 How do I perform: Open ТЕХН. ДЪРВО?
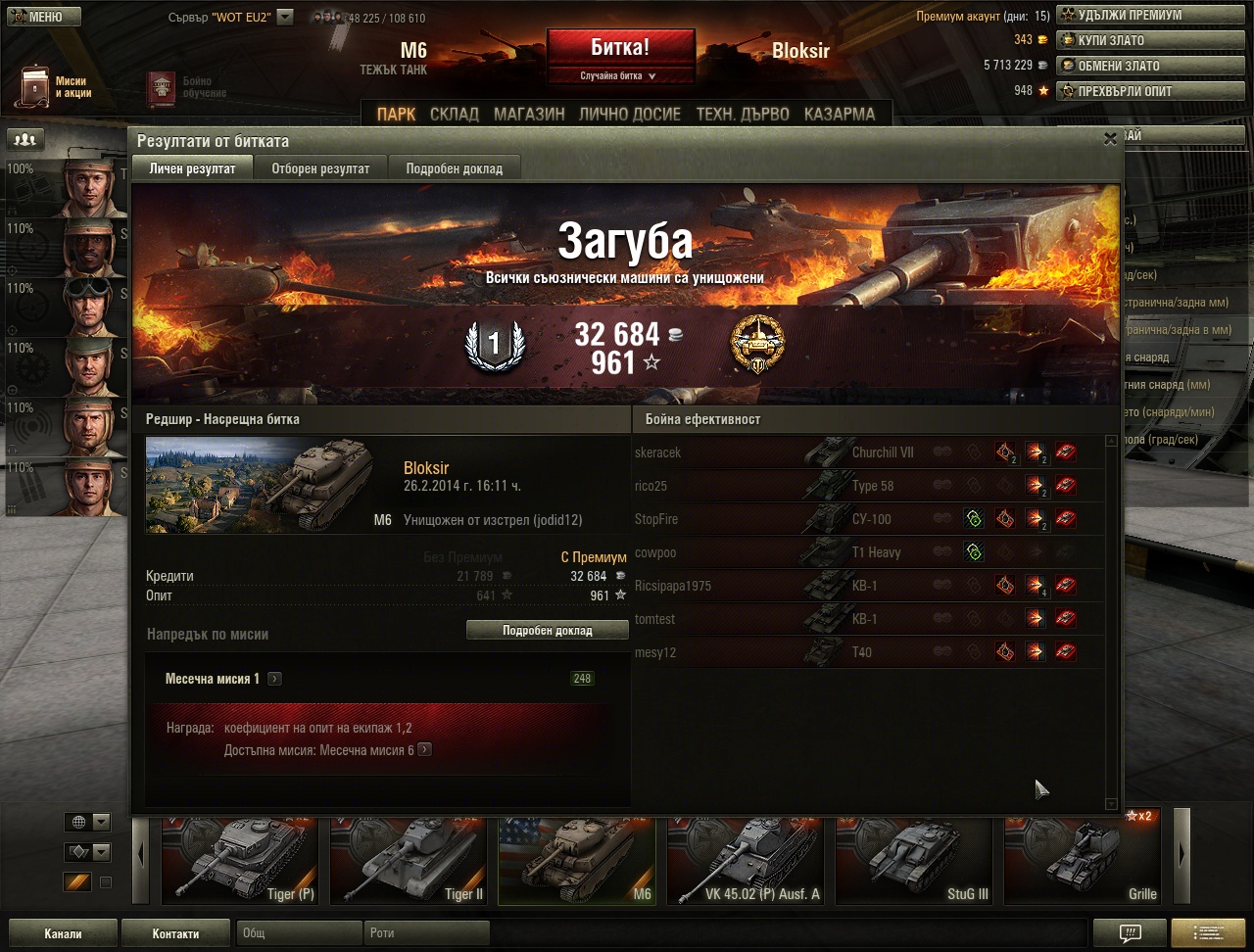pyautogui.click(x=742, y=114)
